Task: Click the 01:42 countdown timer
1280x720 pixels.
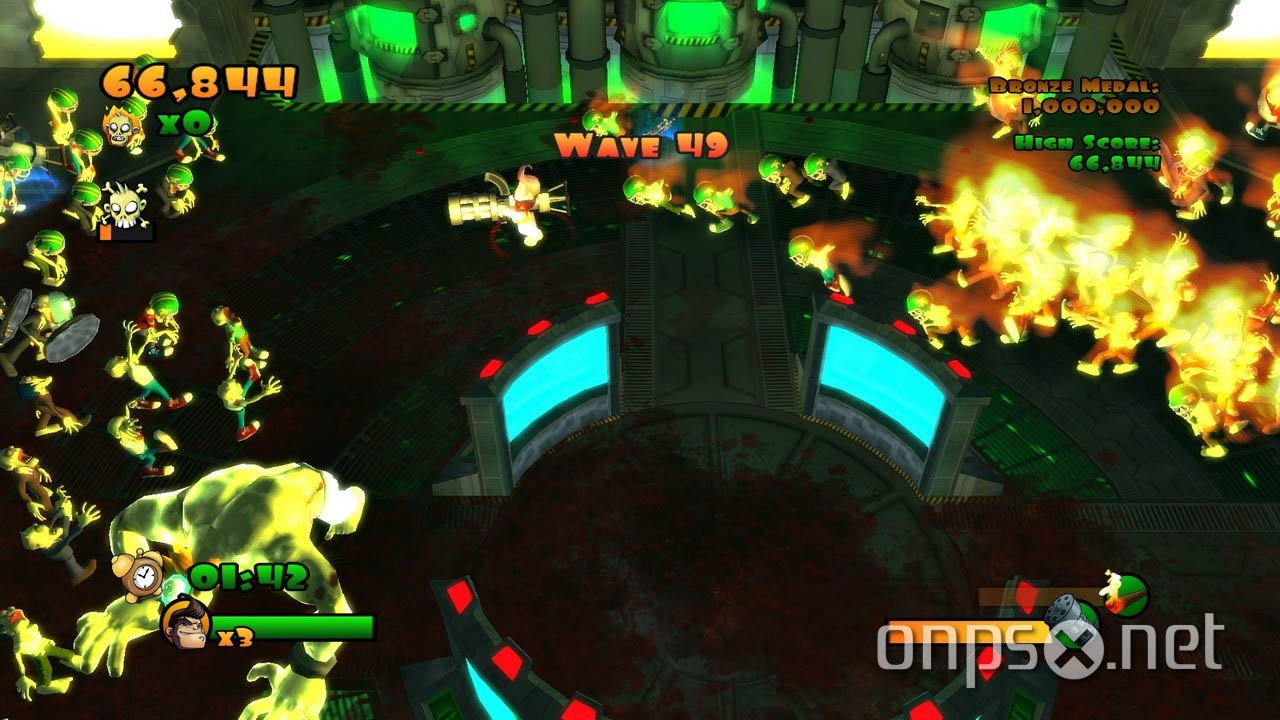Action: [251, 576]
